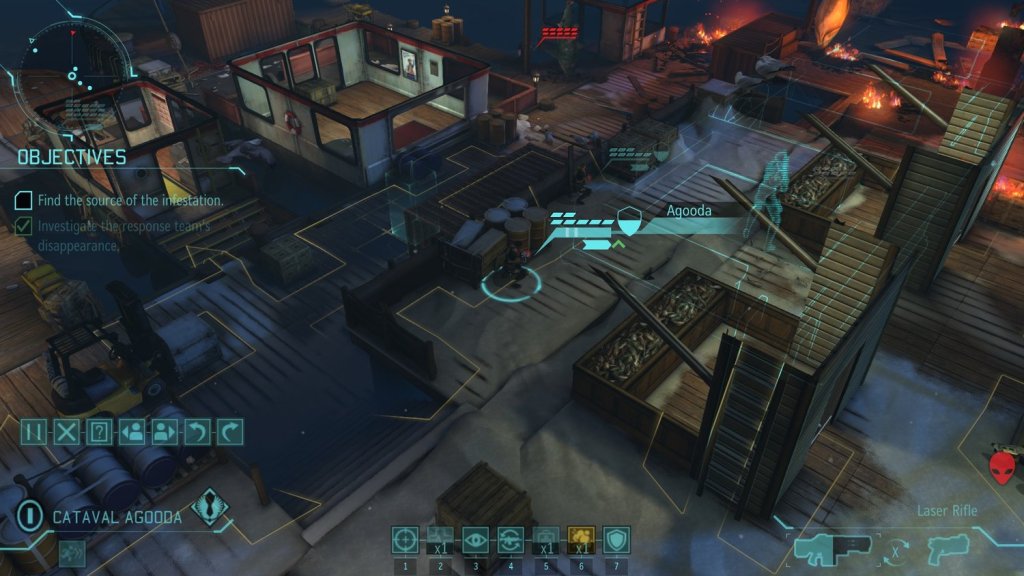This screenshot has height=576, width=1024.
Task: Select the next soldier
Action: pyautogui.click(x=165, y=432)
